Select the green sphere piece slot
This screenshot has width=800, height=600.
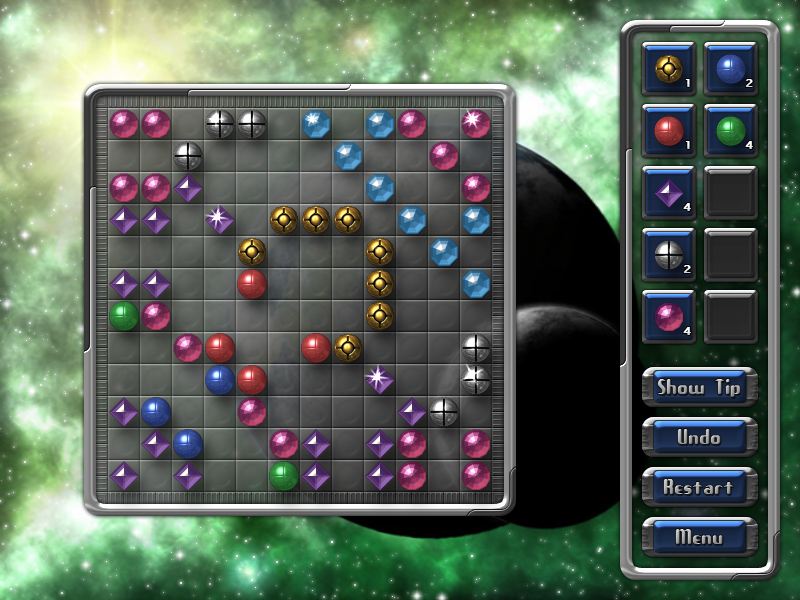coord(731,131)
